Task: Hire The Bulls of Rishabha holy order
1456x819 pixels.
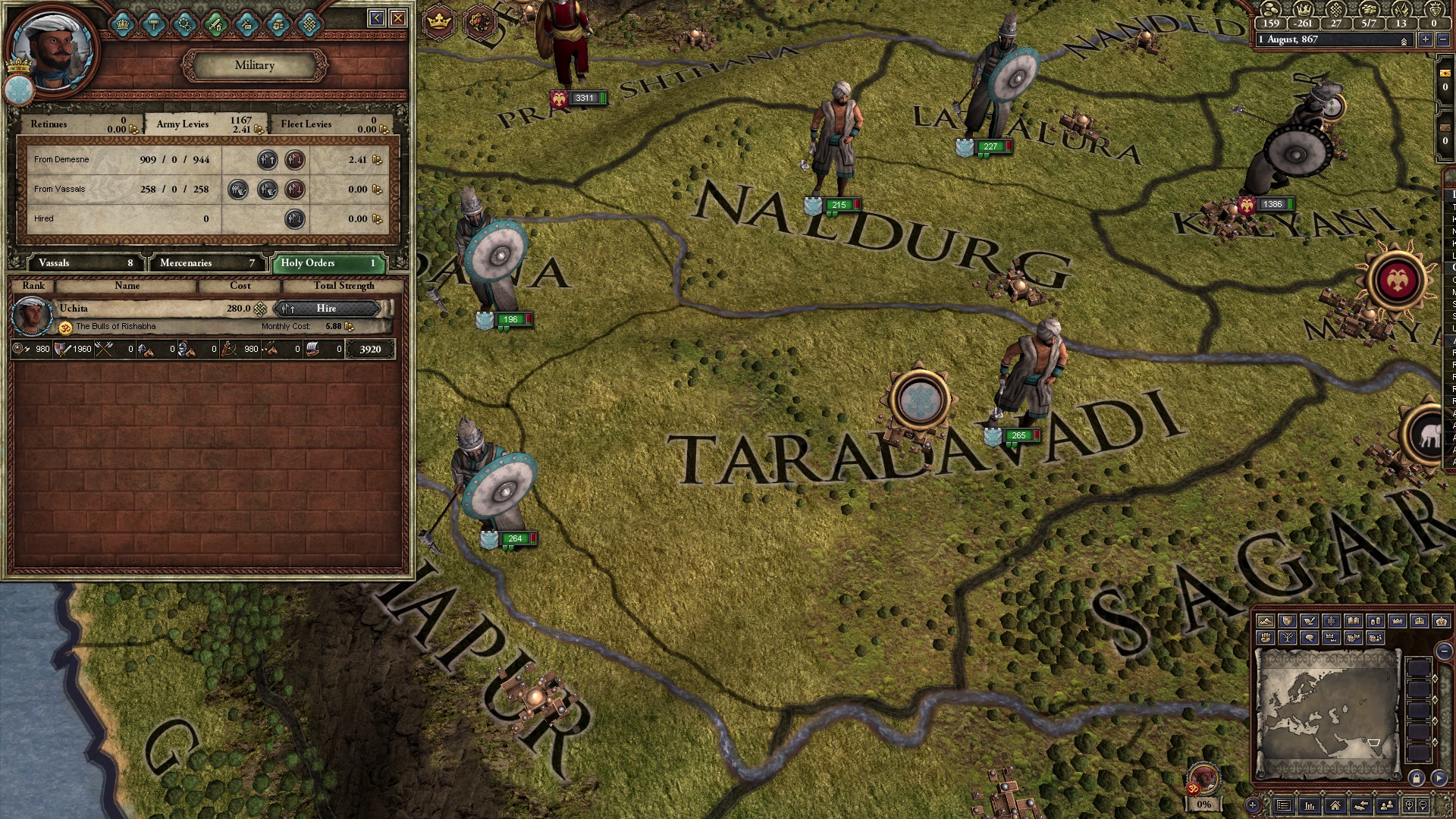Action: click(x=328, y=309)
